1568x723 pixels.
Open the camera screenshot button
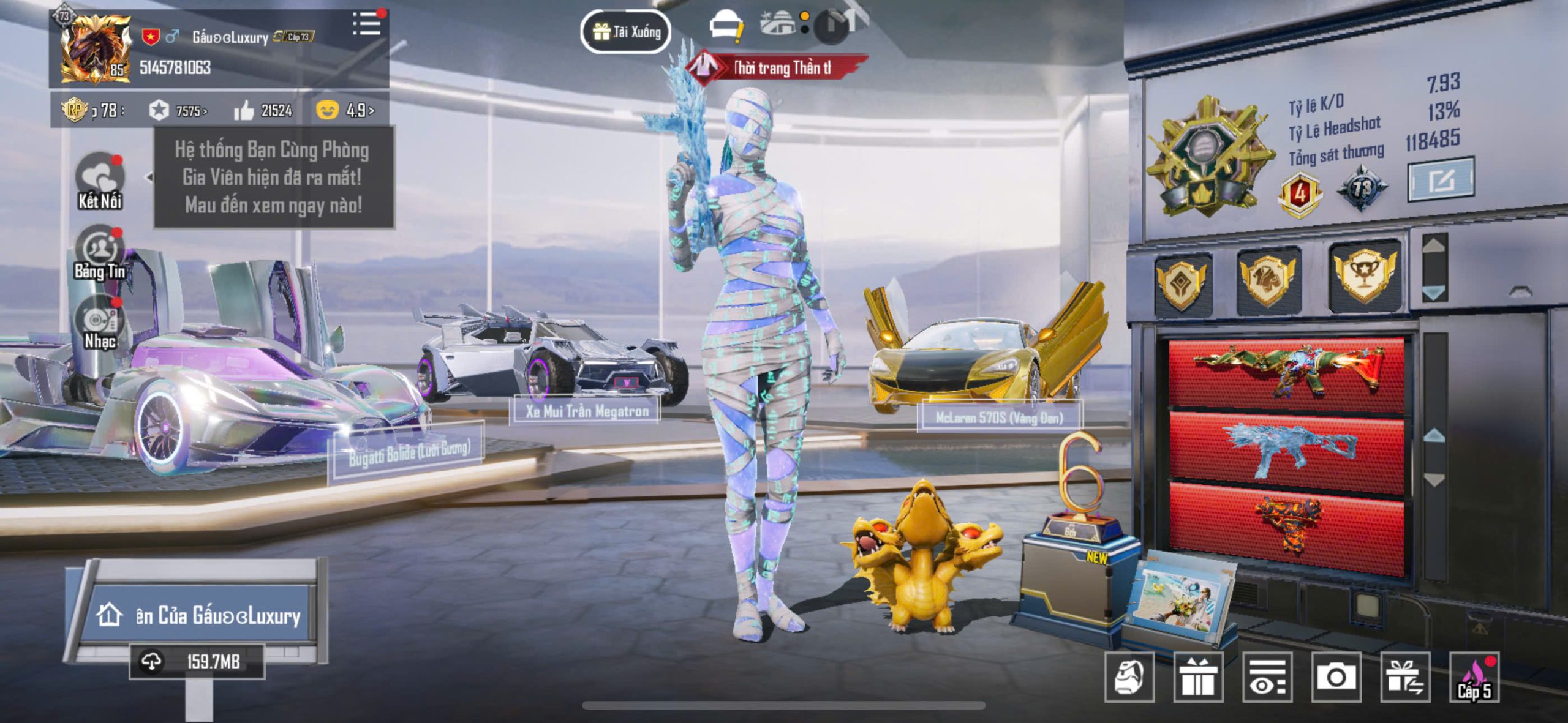click(x=1336, y=676)
